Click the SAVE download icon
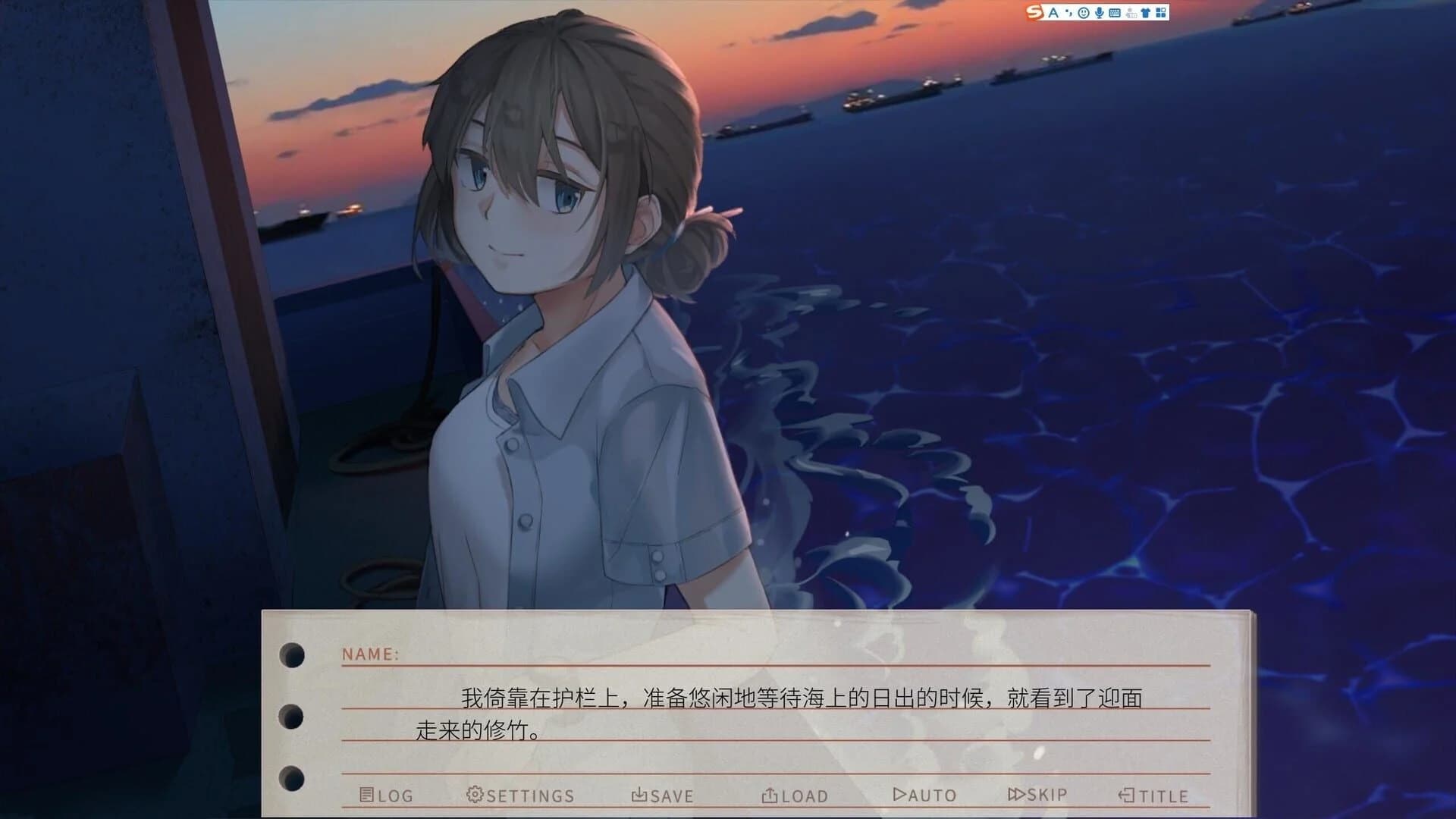The height and width of the screenshot is (819, 1456). click(639, 795)
